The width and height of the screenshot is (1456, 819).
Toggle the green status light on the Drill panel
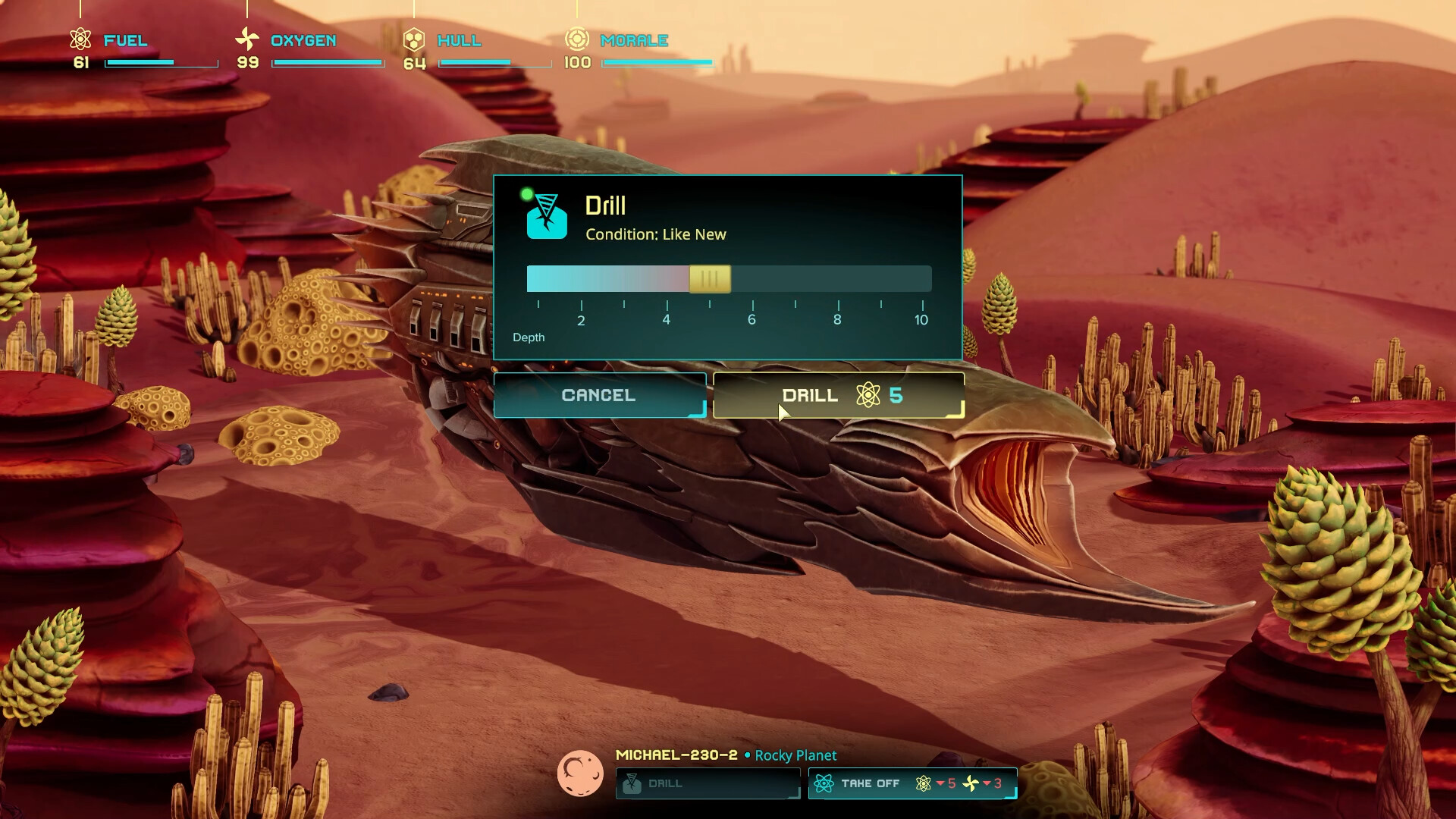tap(527, 194)
